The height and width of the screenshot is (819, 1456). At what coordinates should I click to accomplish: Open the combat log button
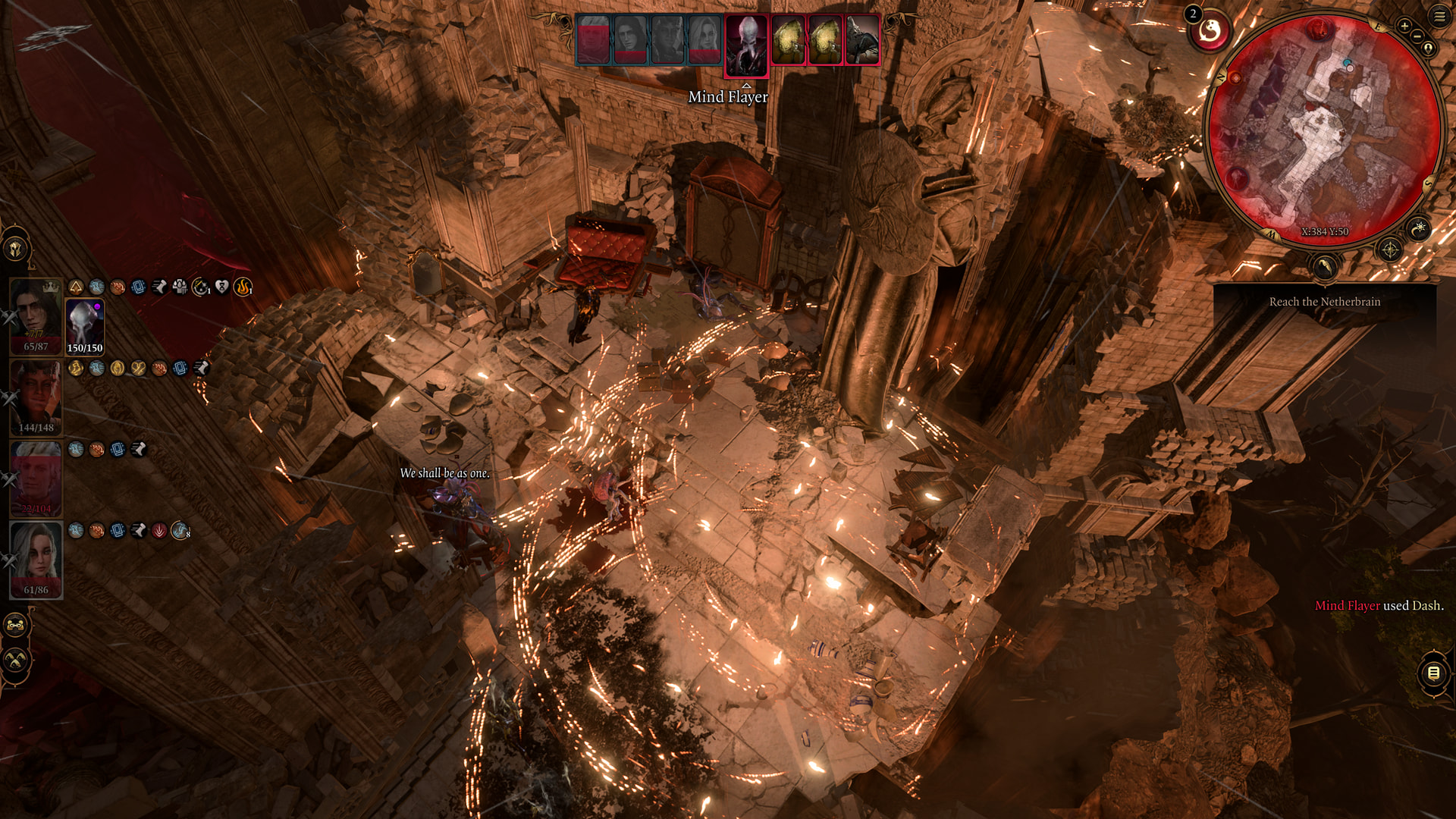(x=1433, y=673)
